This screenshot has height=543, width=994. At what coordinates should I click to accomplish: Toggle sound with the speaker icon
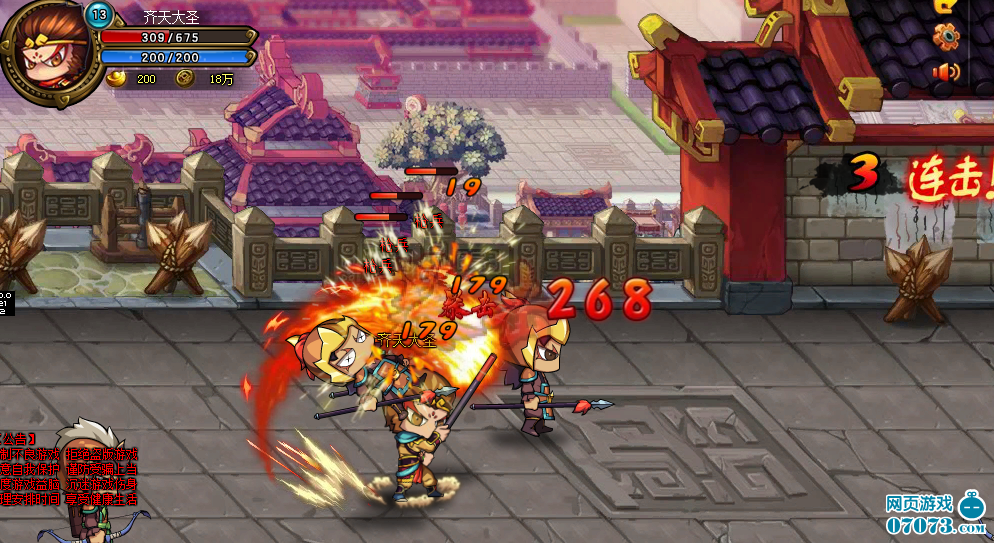[x=945, y=72]
